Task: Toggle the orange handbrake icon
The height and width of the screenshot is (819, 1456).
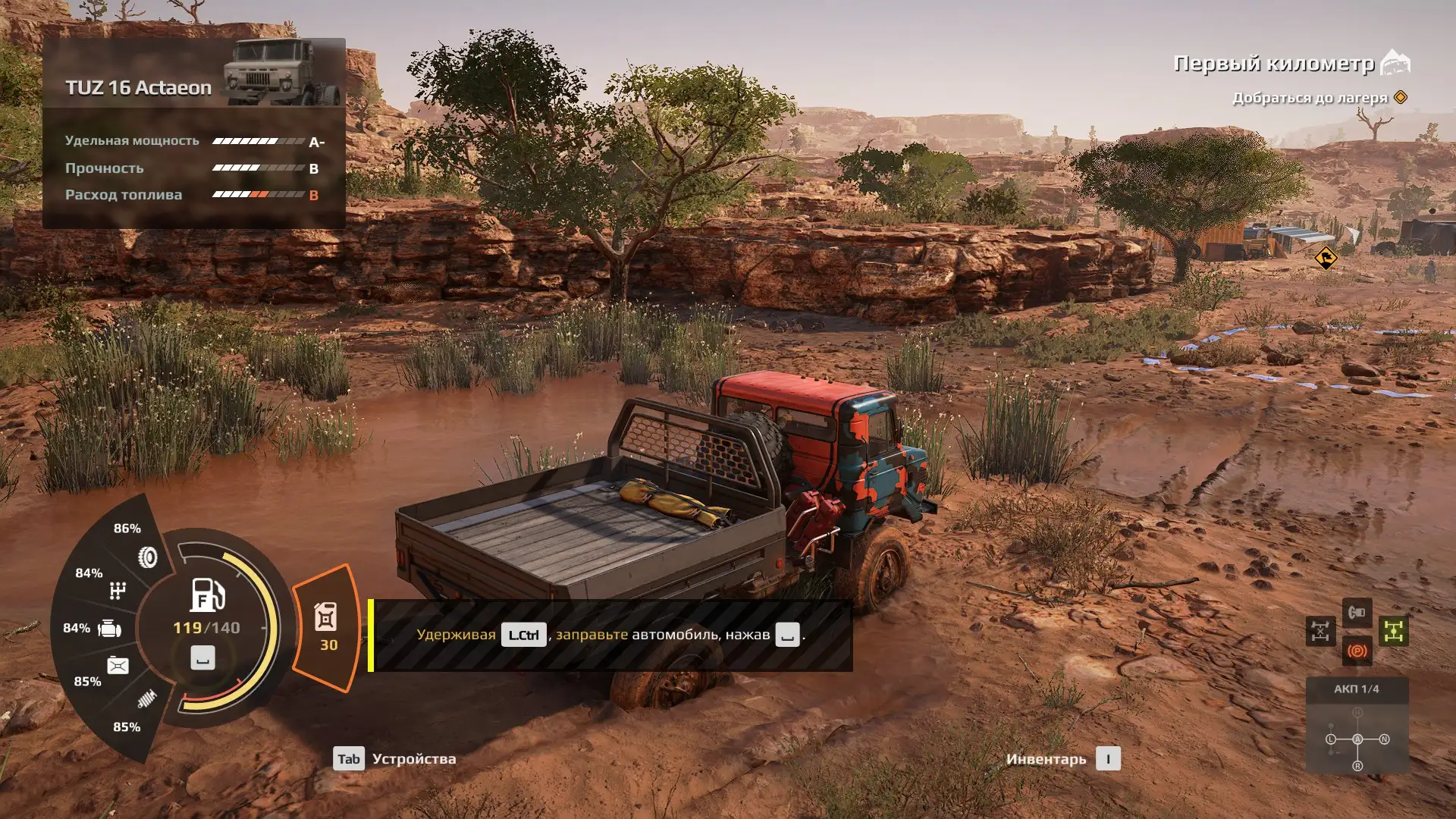Action: click(1357, 651)
